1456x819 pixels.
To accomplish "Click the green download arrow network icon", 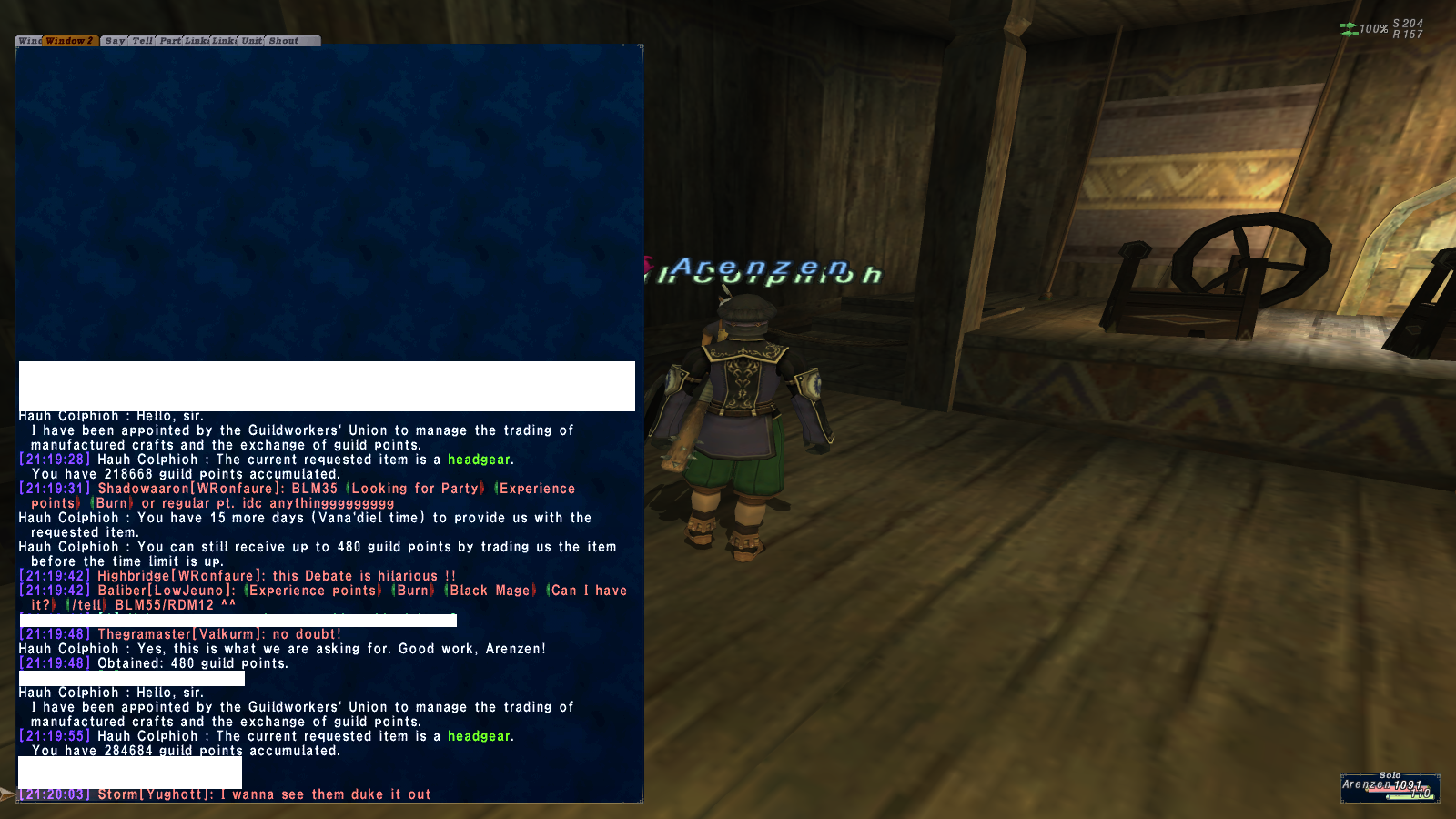I will tap(1347, 34).
